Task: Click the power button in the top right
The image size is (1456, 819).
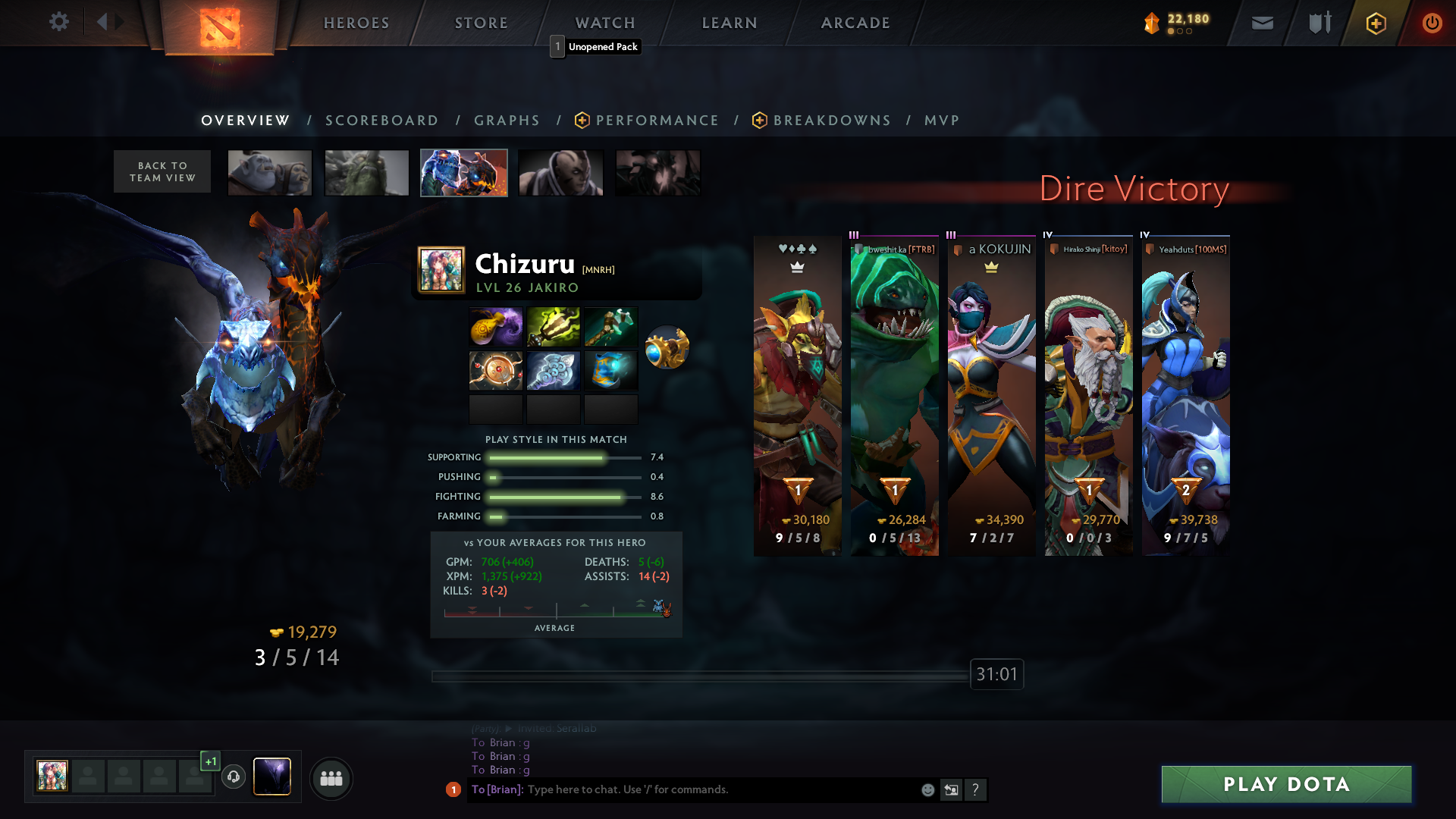Action: [x=1432, y=23]
